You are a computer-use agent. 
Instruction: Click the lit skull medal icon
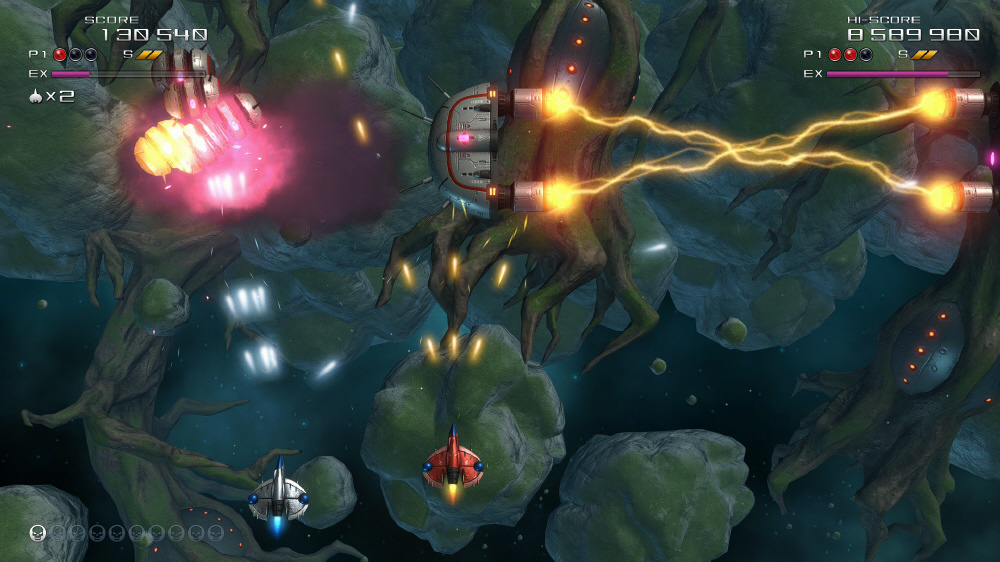38,532
